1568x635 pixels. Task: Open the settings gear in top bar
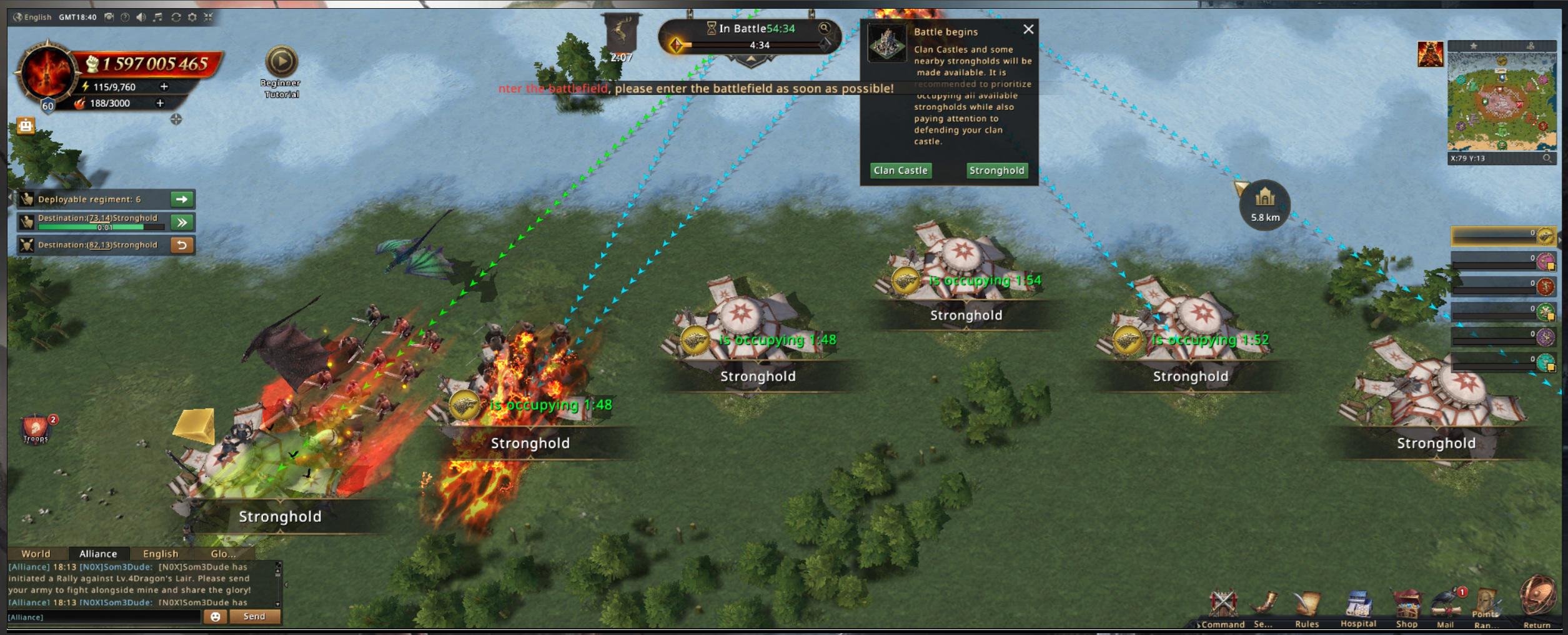[x=192, y=17]
